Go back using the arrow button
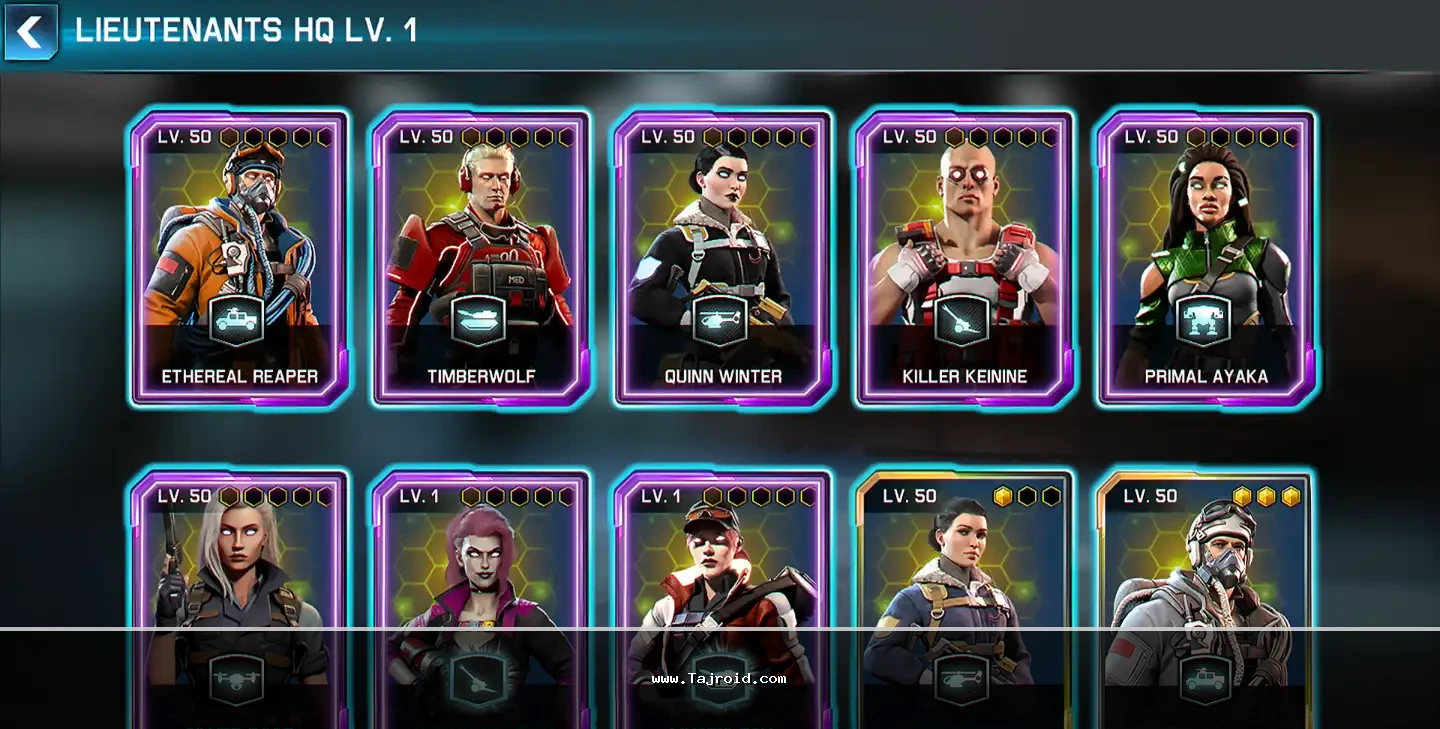The height and width of the screenshot is (729, 1440). click(x=31, y=32)
